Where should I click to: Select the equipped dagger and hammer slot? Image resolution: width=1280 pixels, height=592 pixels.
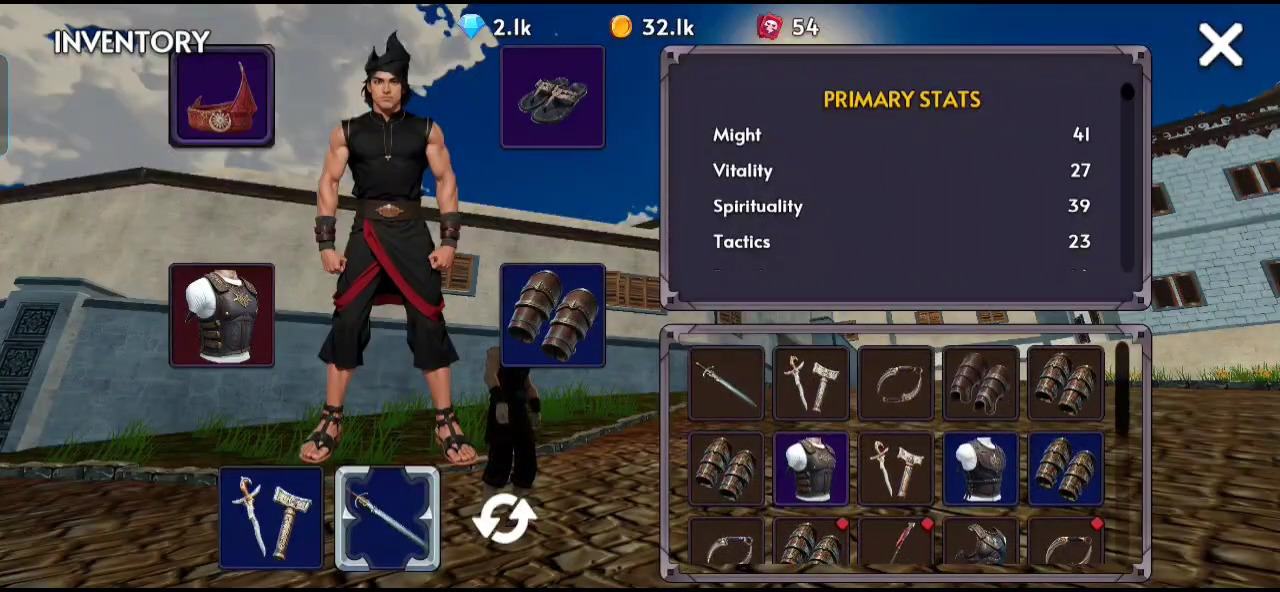(271, 518)
